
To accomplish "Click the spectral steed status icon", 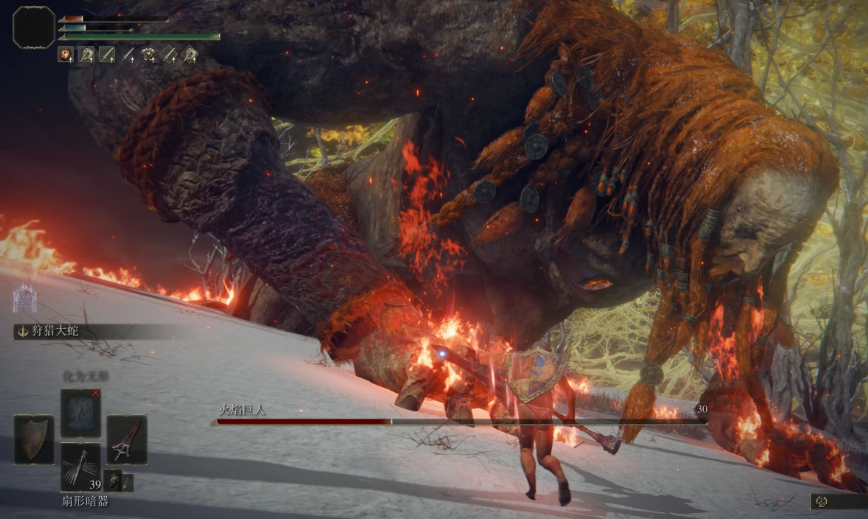I will (23, 298).
